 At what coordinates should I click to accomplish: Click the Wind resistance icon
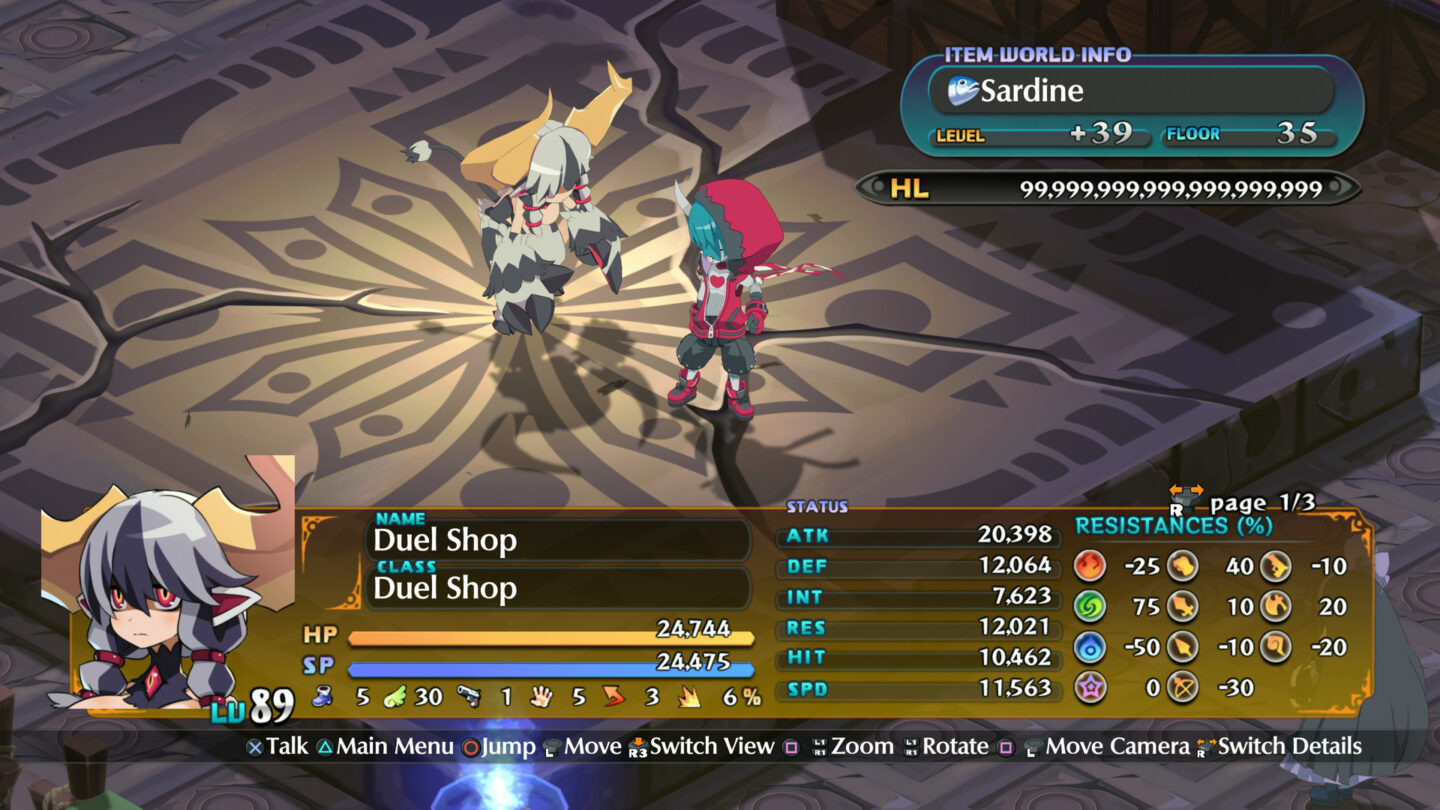pyautogui.click(x=1091, y=607)
